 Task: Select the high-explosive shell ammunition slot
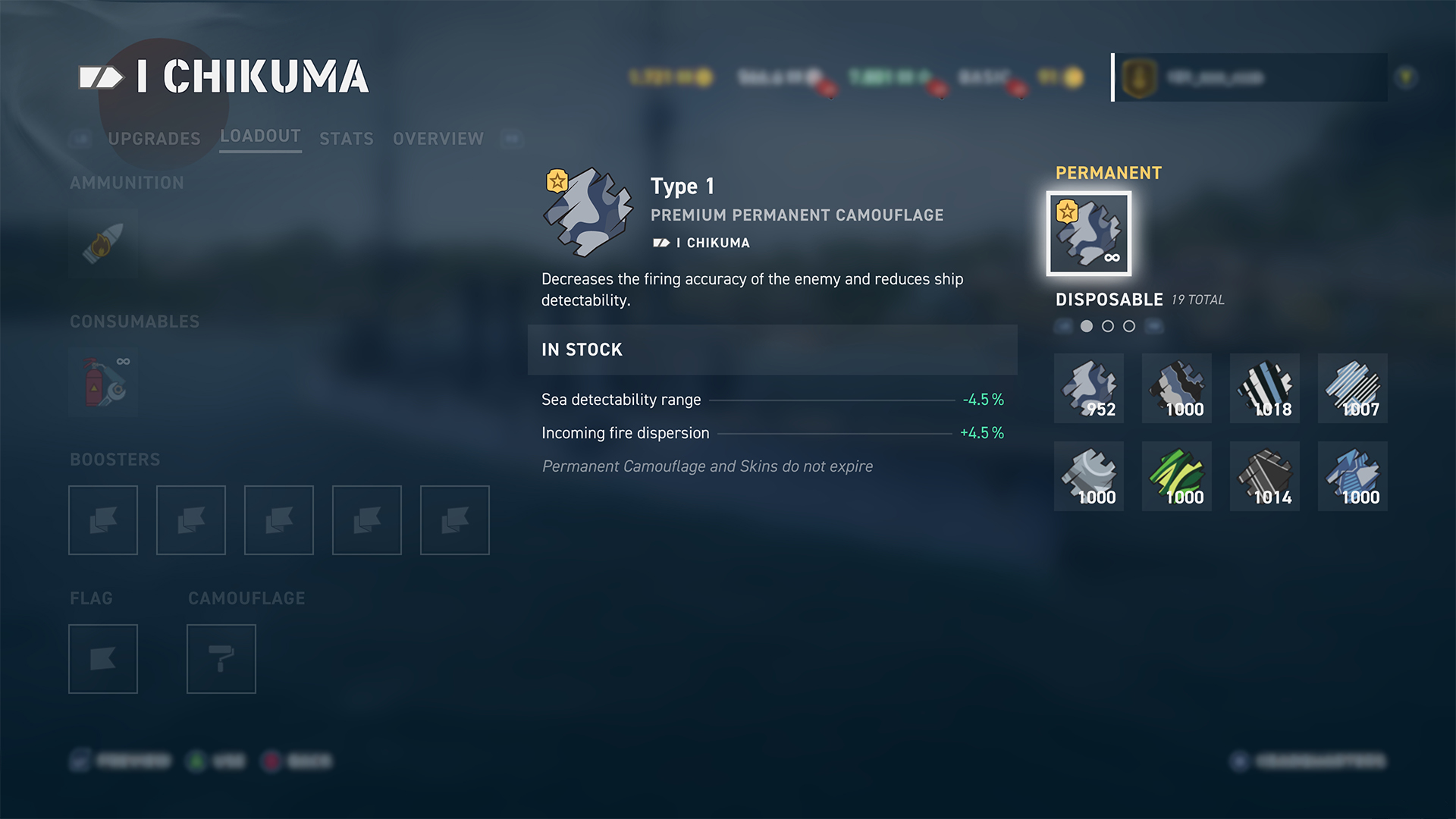(103, 244)
